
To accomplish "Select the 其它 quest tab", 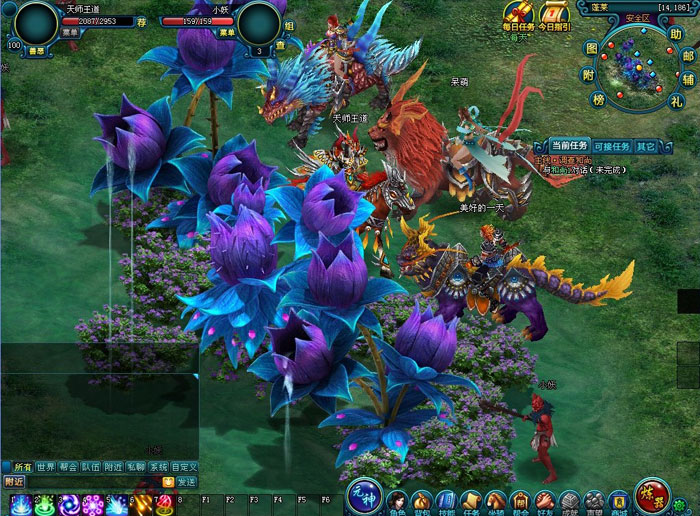I will [646, 147].
